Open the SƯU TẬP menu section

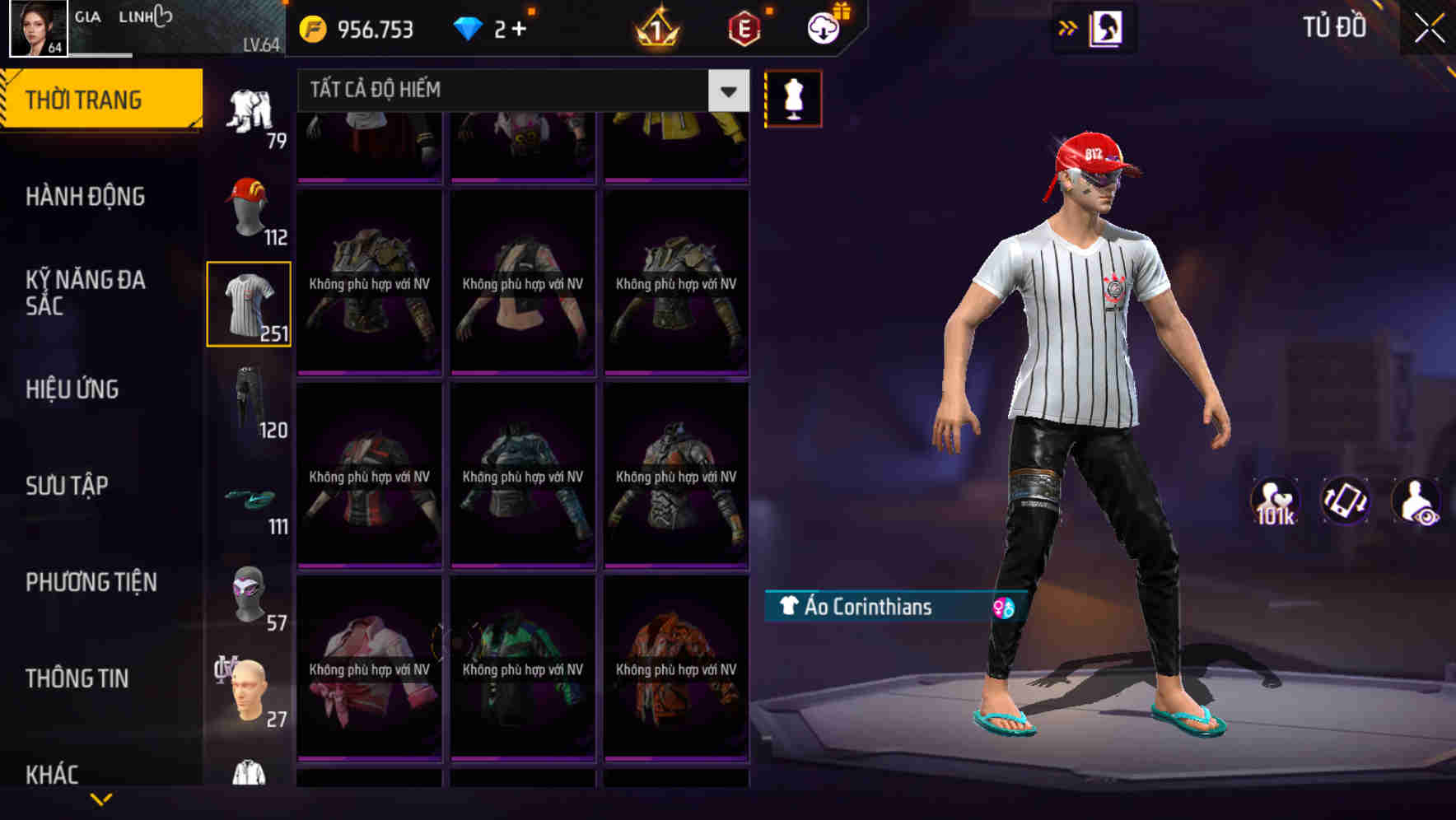pyautogui.click(x=66, y=486)
